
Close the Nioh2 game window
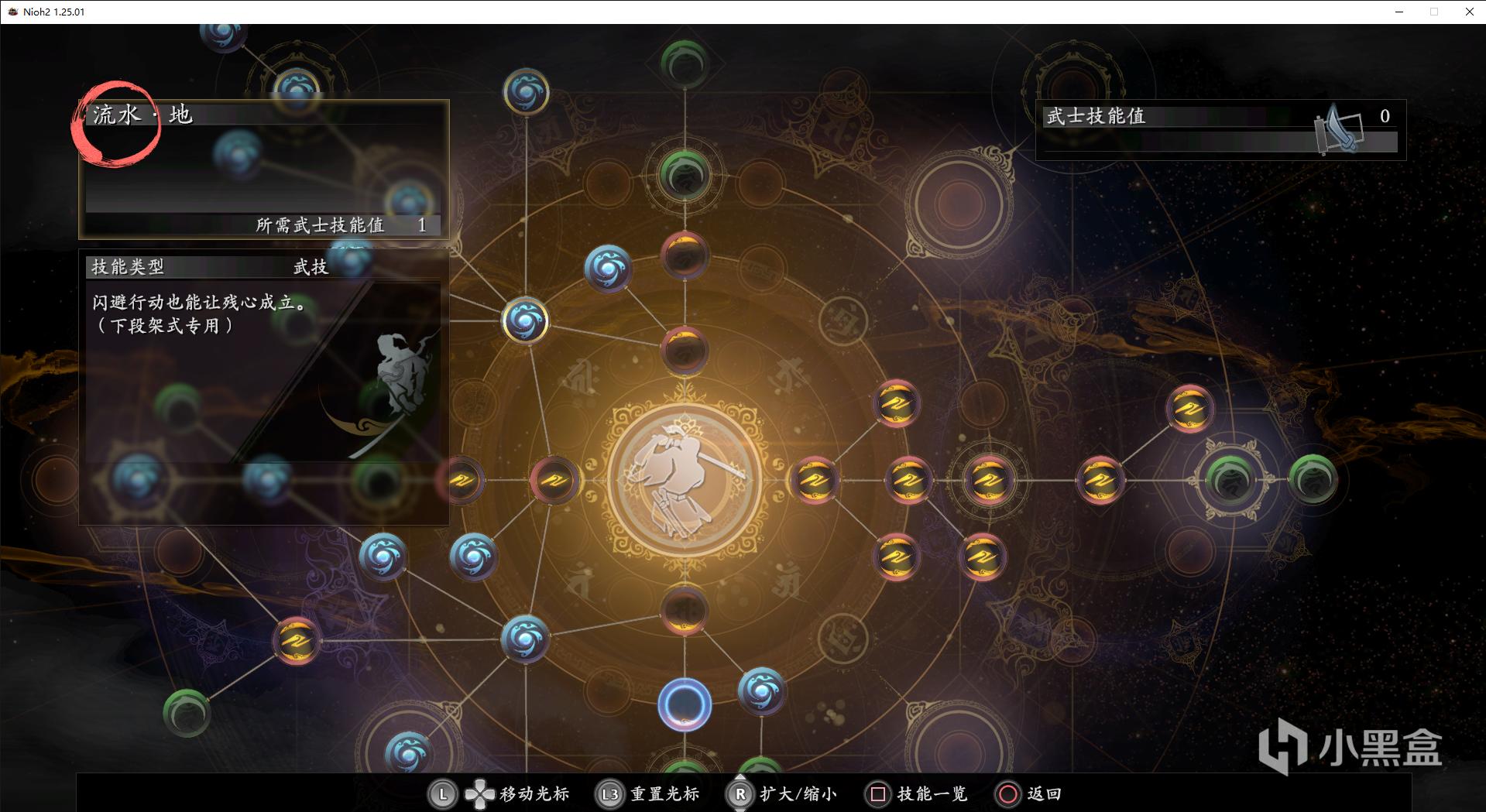coord(1469,12)
